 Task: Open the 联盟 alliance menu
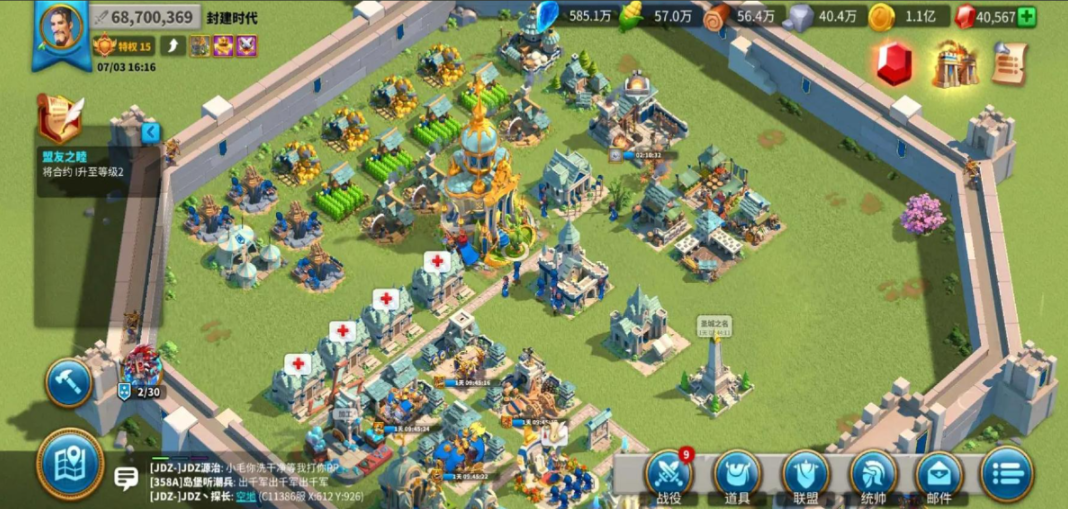tap(806, 473)
